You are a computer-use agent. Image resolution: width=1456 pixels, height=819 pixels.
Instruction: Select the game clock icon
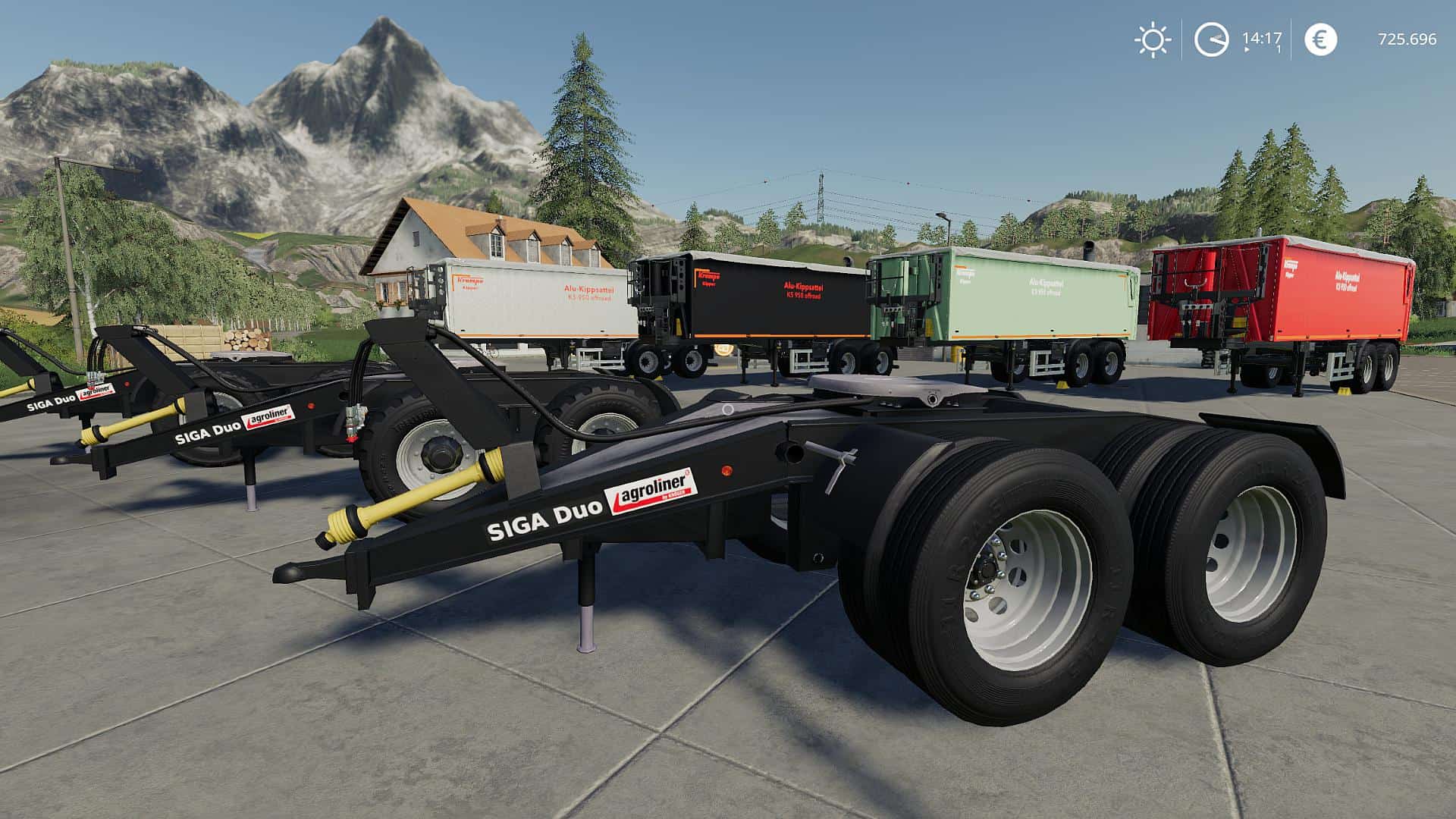click(x=1211, y=39)
